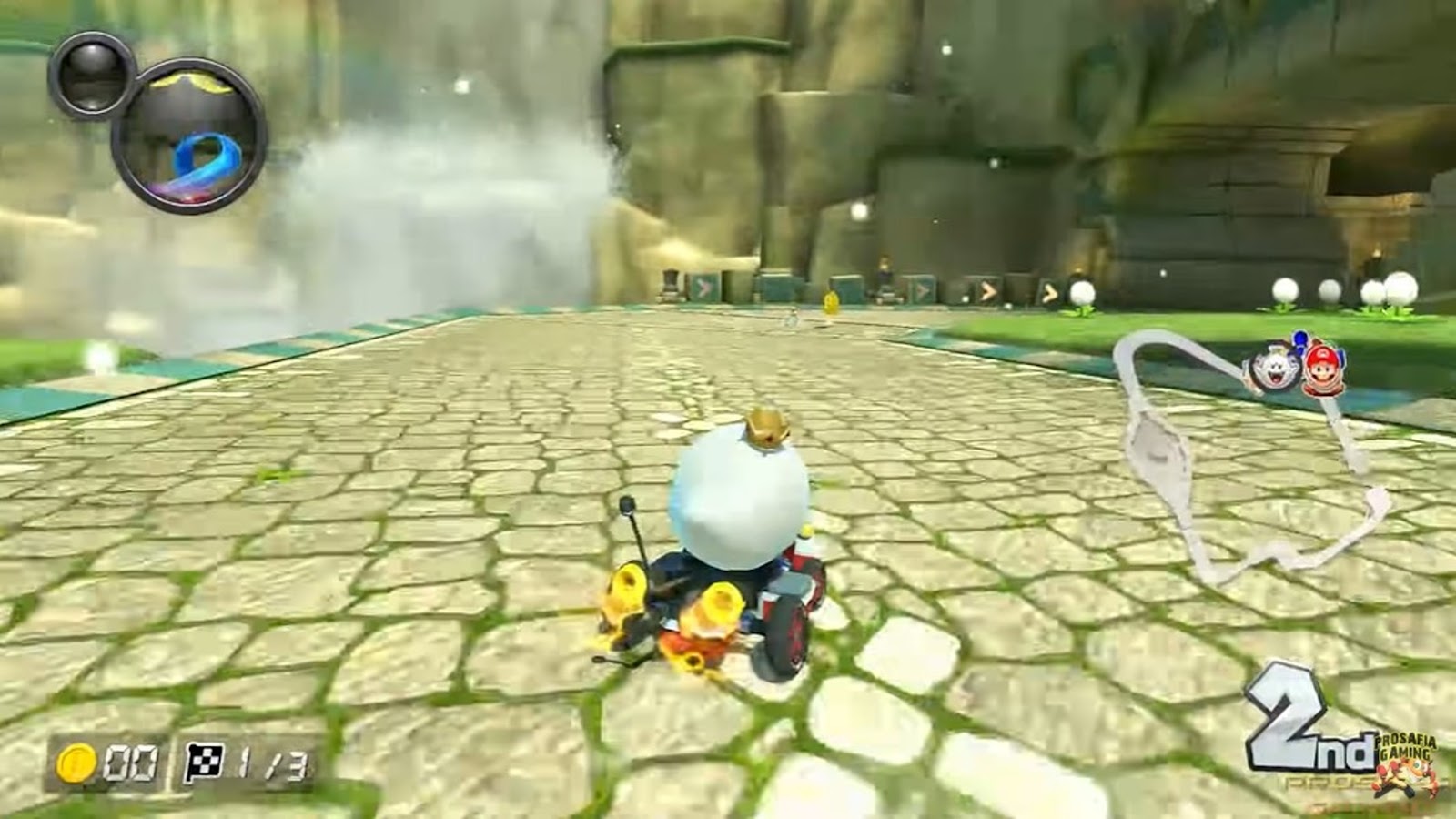Image resolution: width=1456 pixels, height=819 pixels.
Task: Click the Prosafia Gaming watermark logo
Action: (1407, 761)
